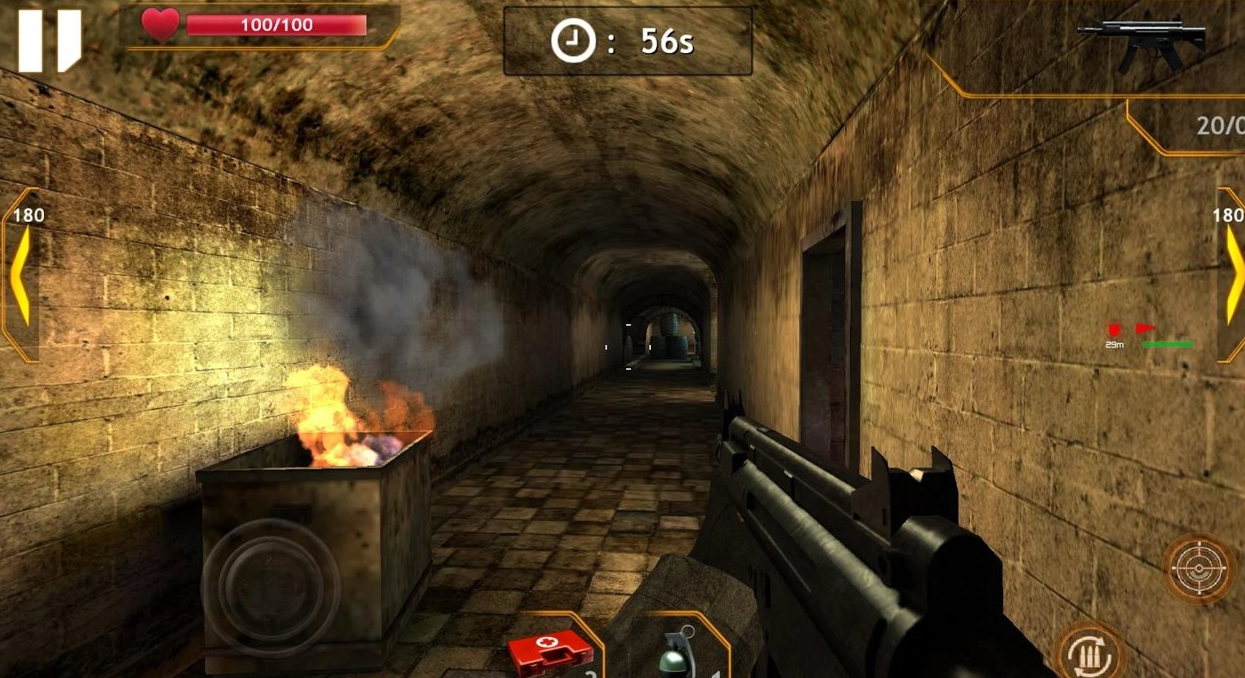This screenshot has height=678, width=1245.
Task: Tap the right yellow turn arrow
Action: (x=1232, y=275)
